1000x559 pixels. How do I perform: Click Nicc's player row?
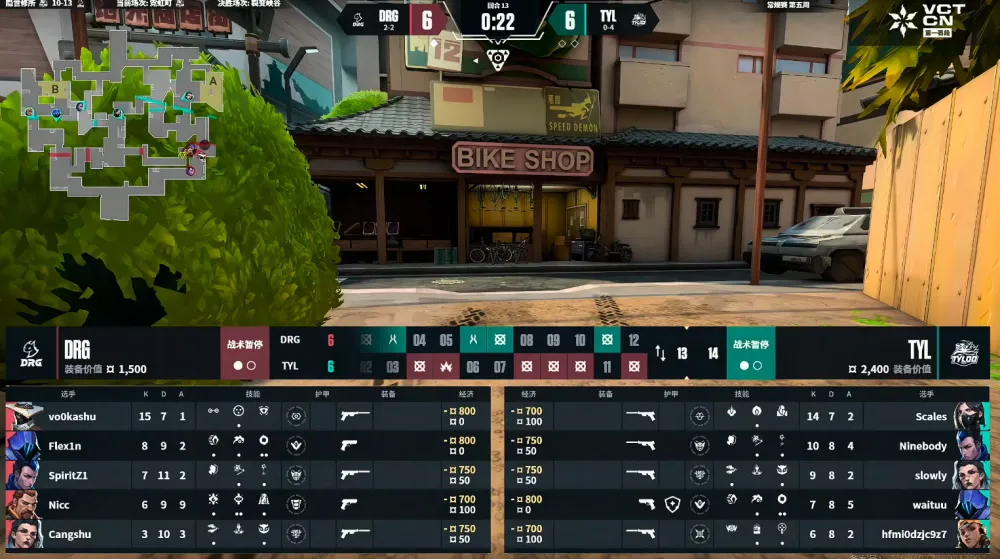pos(248,504)
